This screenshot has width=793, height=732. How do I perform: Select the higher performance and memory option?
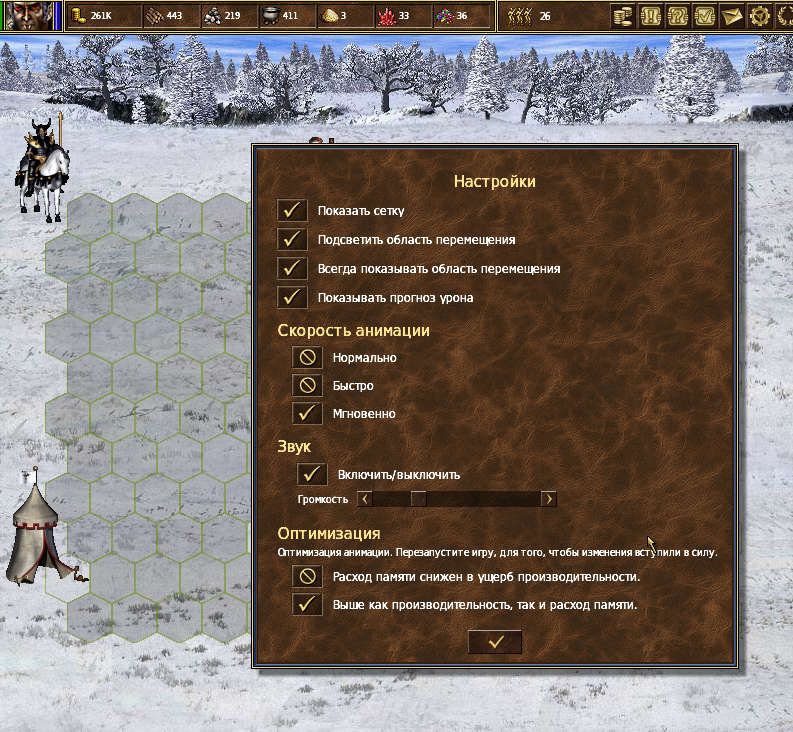(308, 604)
